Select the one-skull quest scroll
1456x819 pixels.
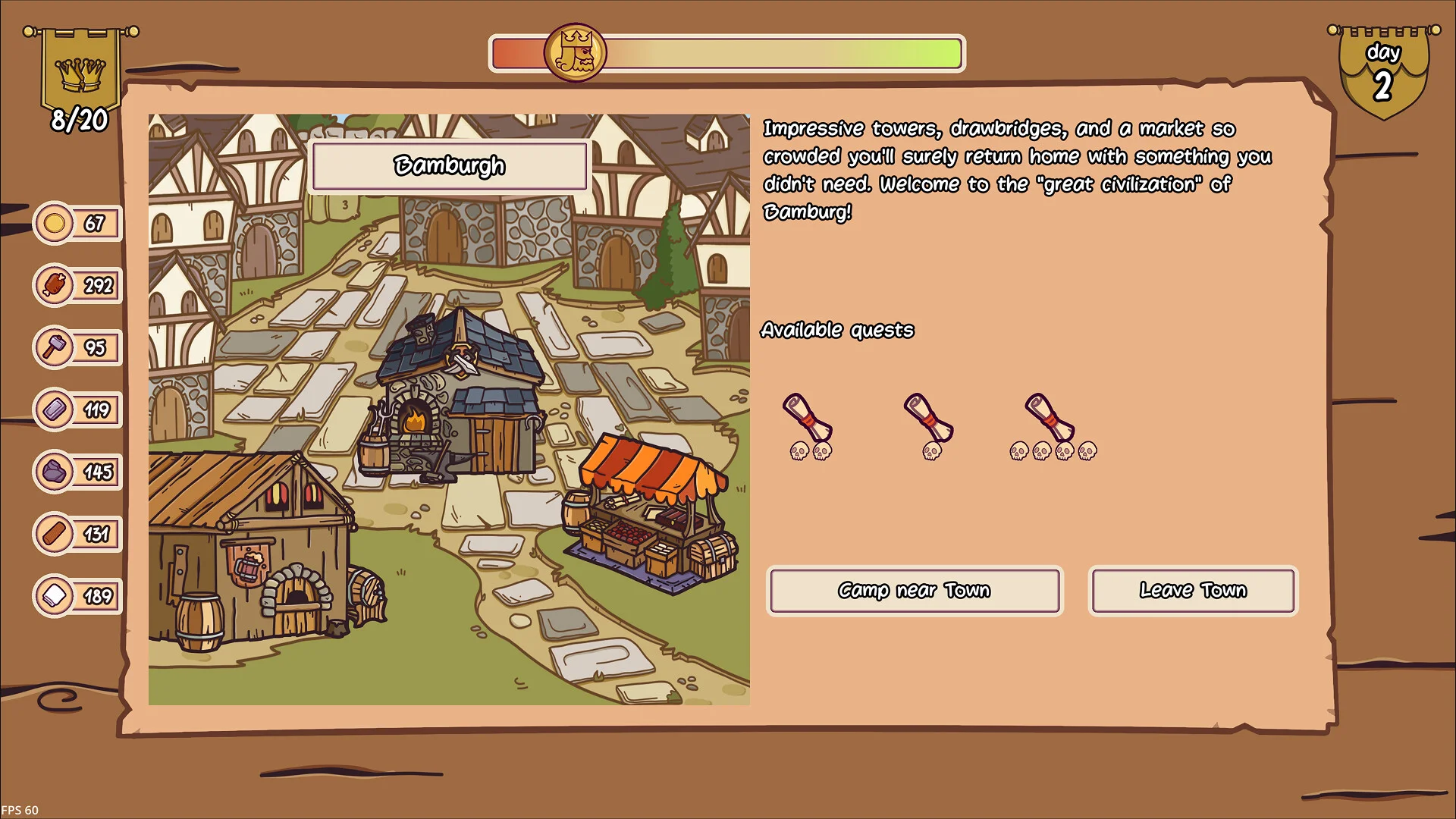(929, 419)
